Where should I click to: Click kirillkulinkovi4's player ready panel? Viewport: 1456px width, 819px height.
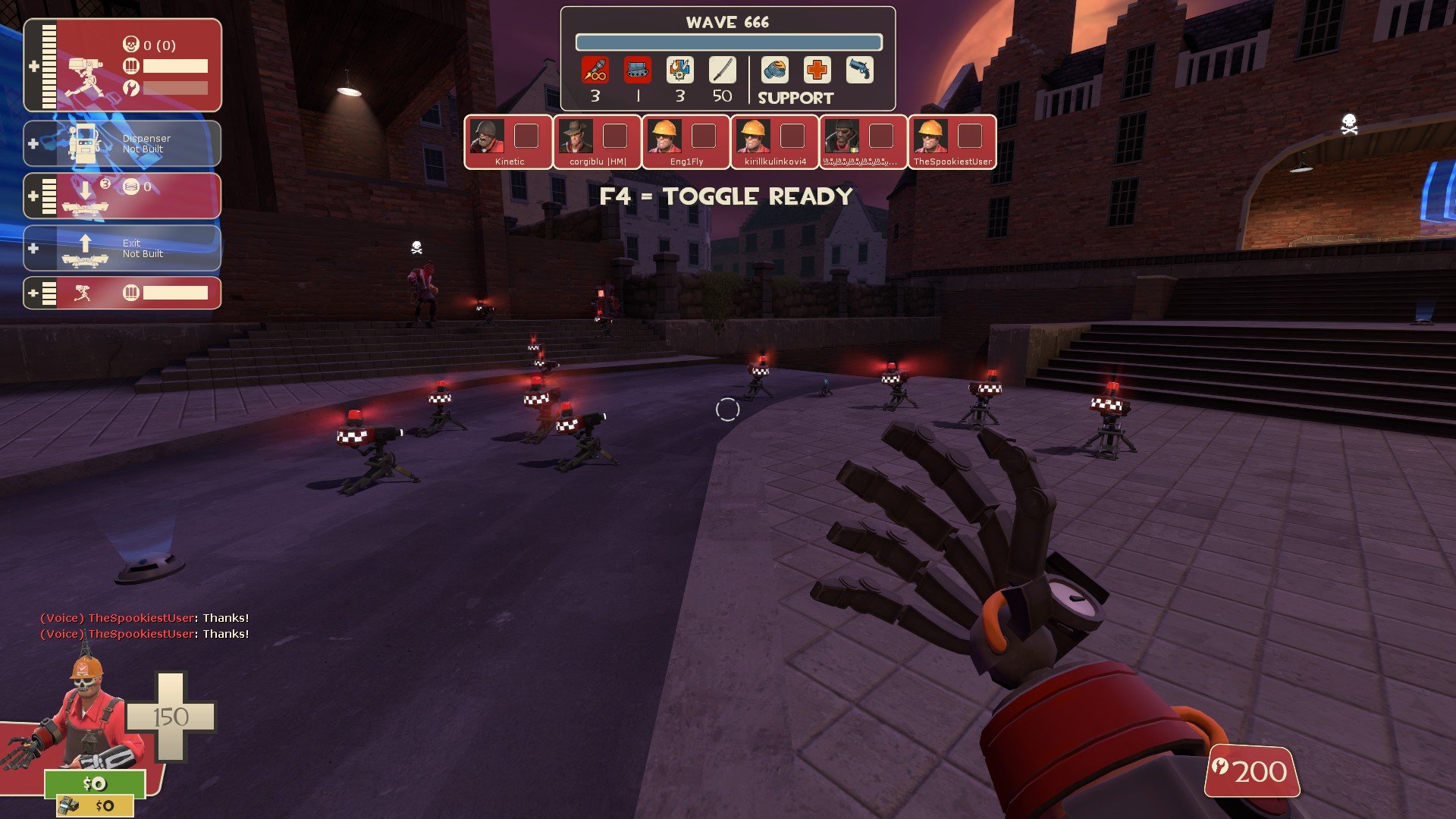click(775, 142)
